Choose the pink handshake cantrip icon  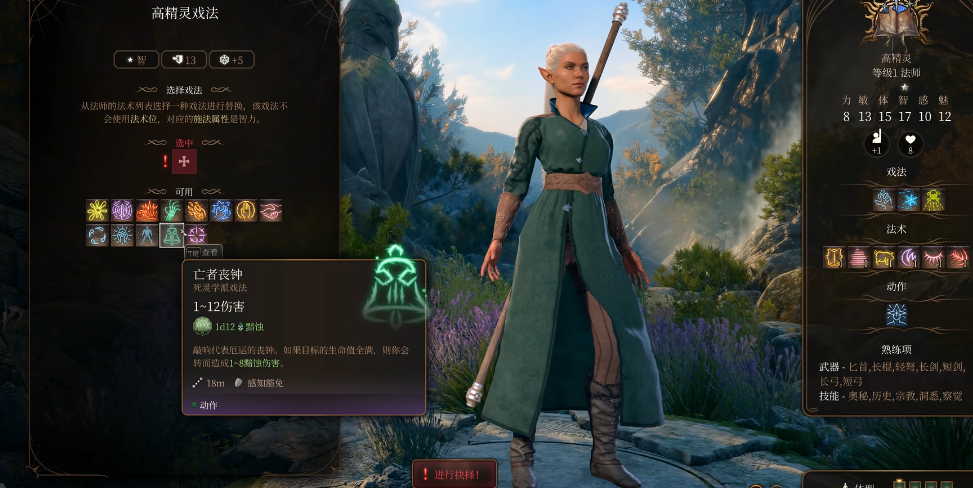pyautogui.click(x=270, y=211)
